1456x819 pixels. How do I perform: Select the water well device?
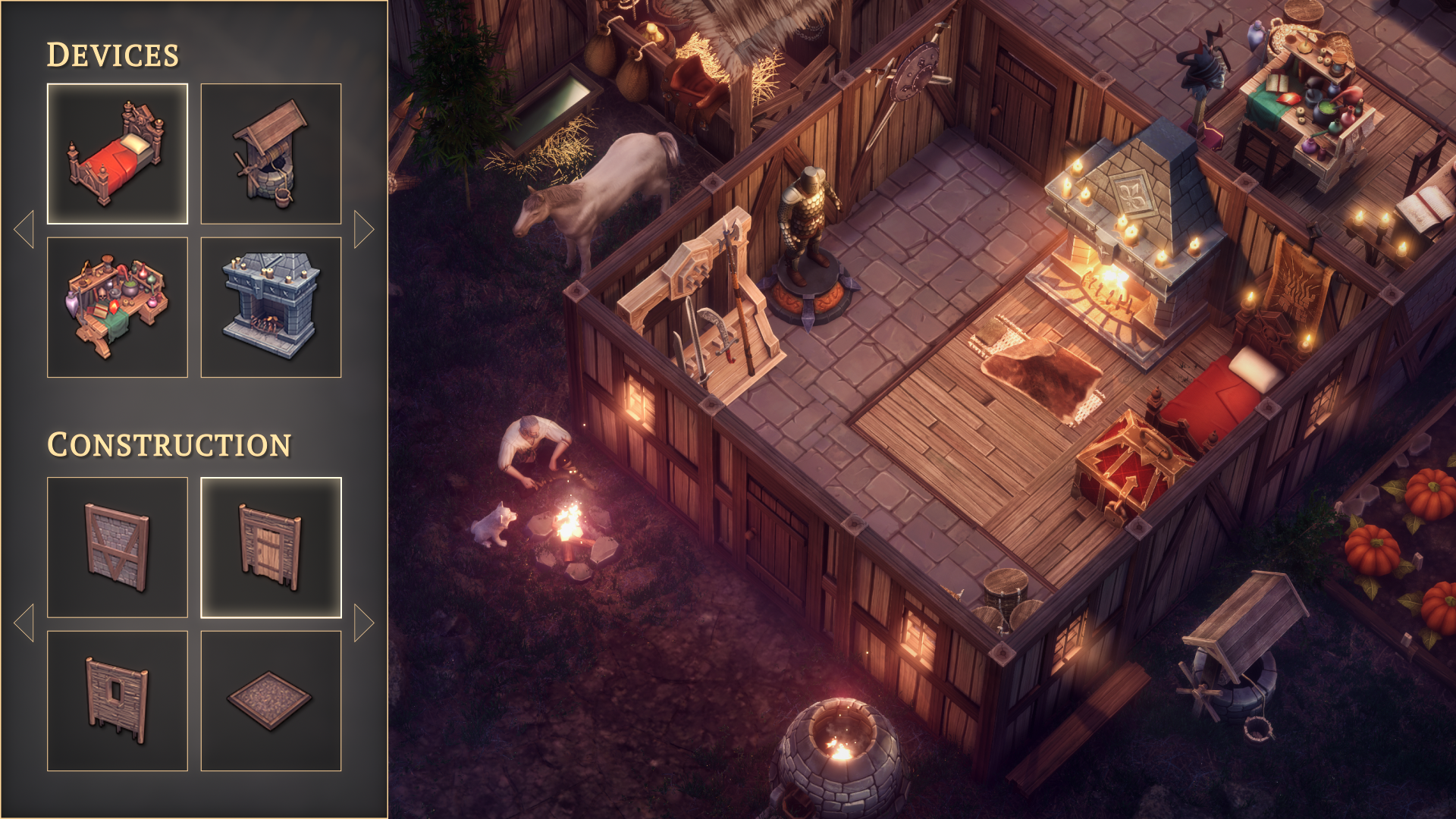(271, 154)
